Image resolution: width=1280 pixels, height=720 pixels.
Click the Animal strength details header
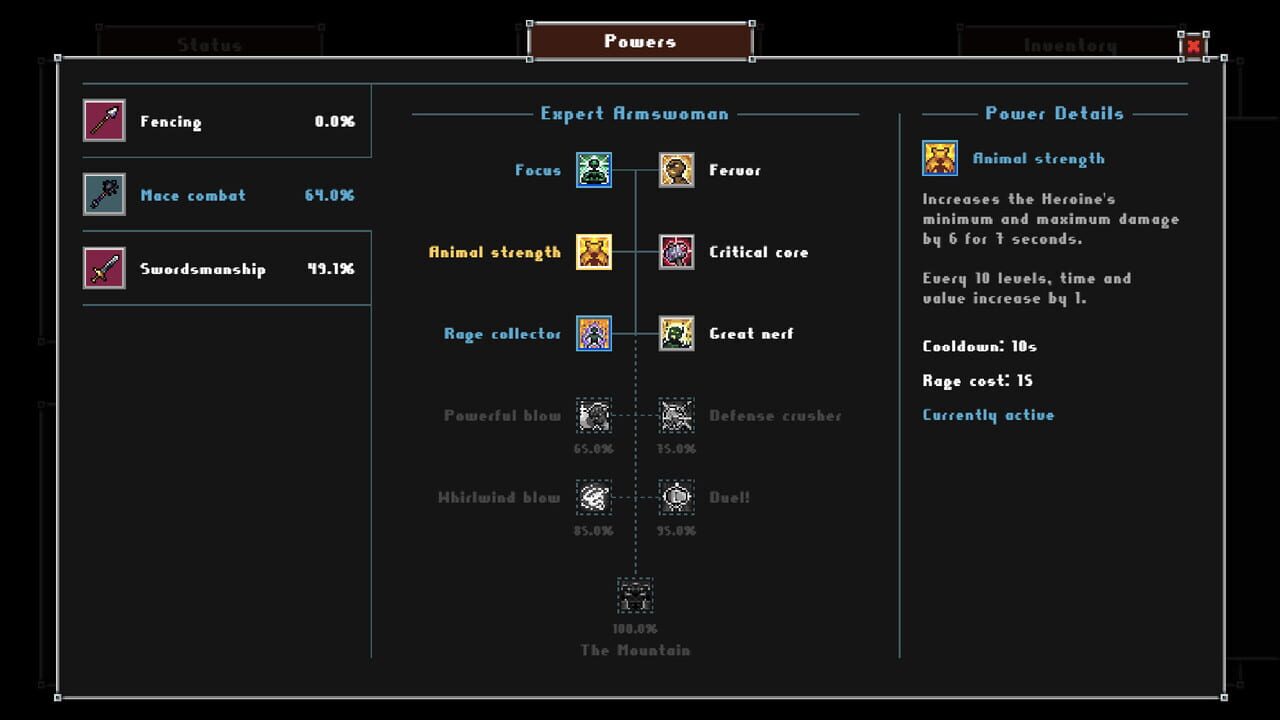point(1040,158)
